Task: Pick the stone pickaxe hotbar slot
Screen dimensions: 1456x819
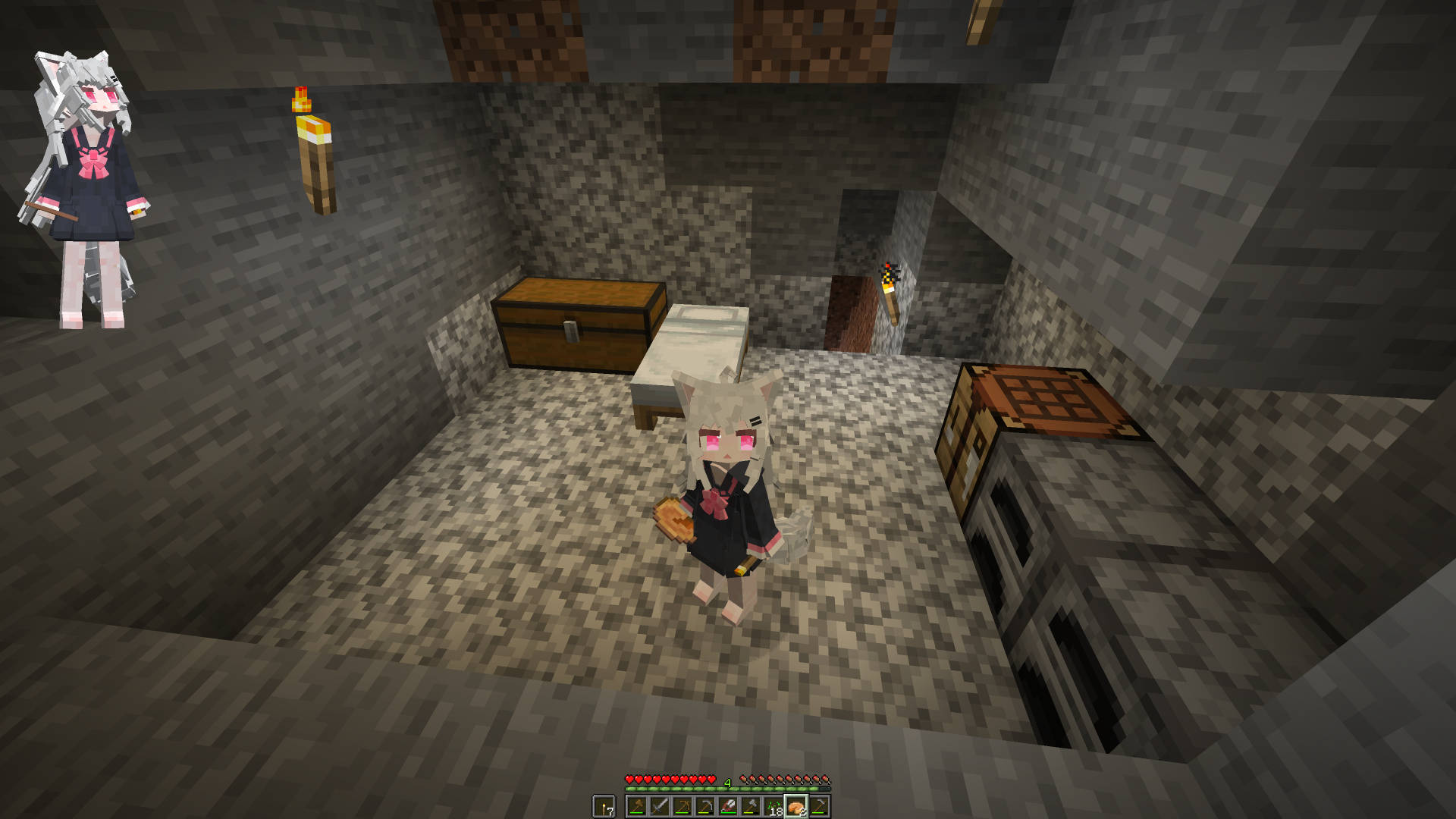Action: click(705, 806)
